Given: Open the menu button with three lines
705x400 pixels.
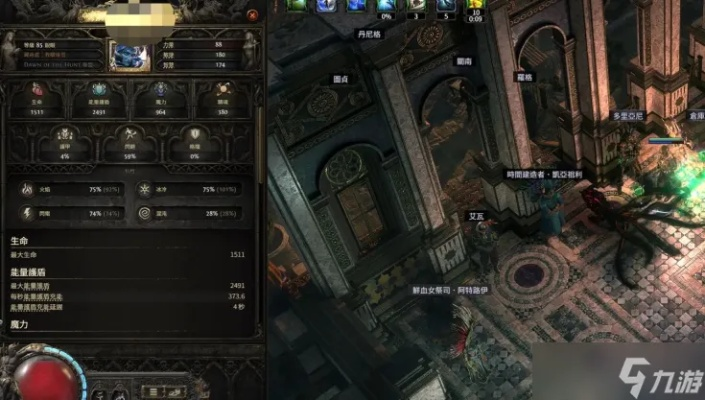Looking at the screenshot, I should pyautogui.click(x=154, y=390).
